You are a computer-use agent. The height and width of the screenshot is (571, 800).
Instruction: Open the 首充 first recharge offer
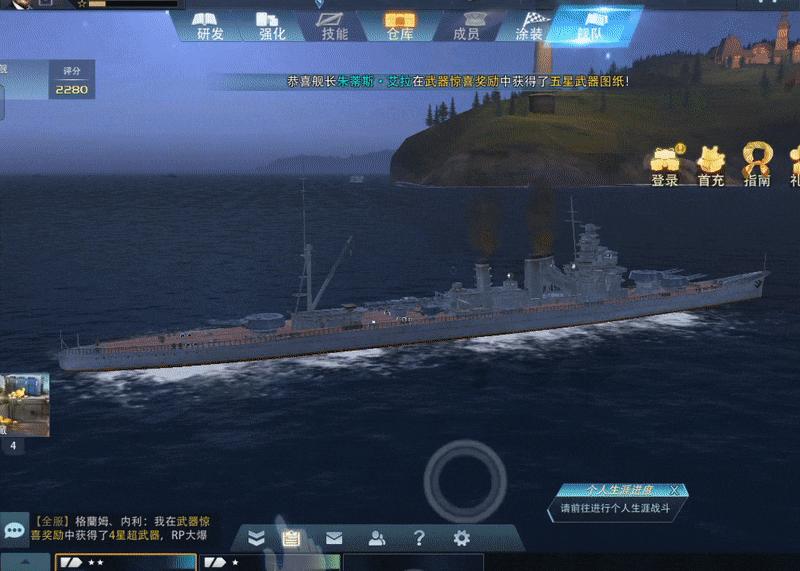pos(711,165)
